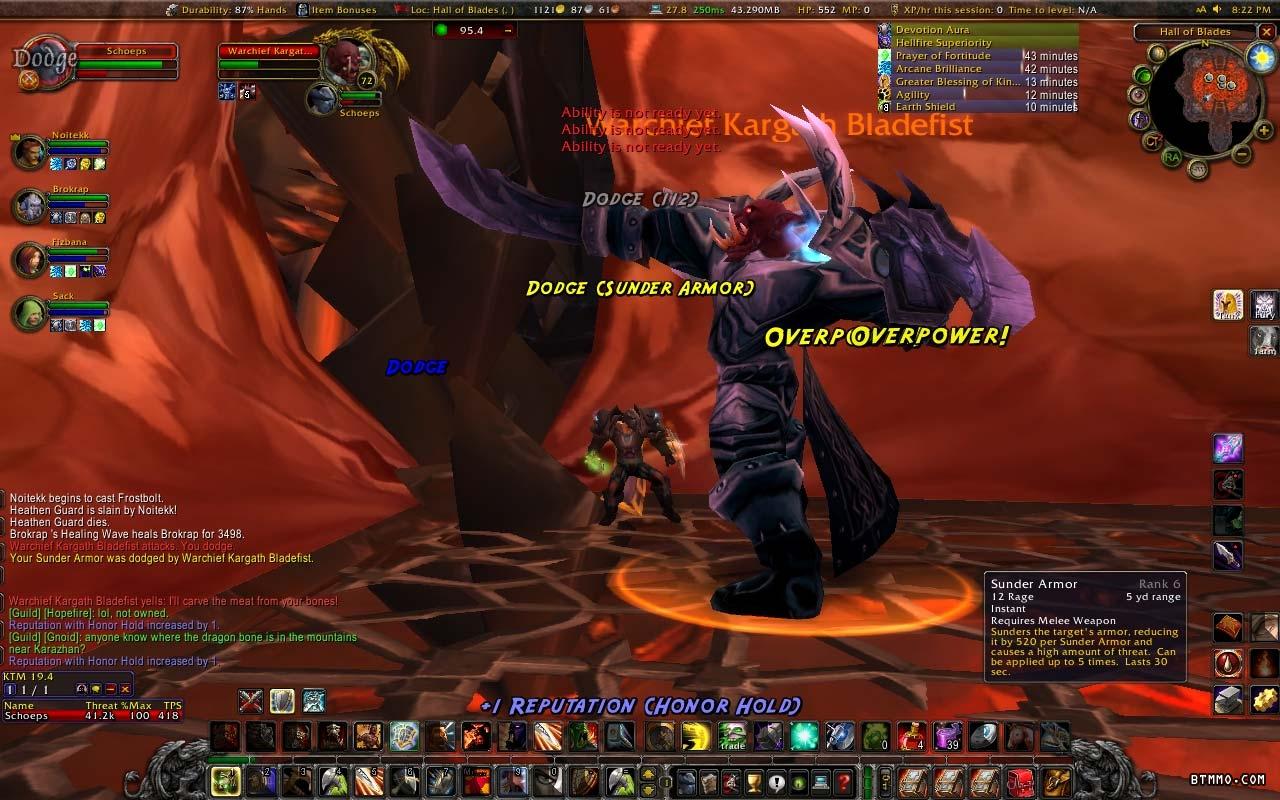Image resolution: width=1280 pixels, height=800 pixels.
Task: Select Fizbana's party portrait
Action: (x=29, y=259)
